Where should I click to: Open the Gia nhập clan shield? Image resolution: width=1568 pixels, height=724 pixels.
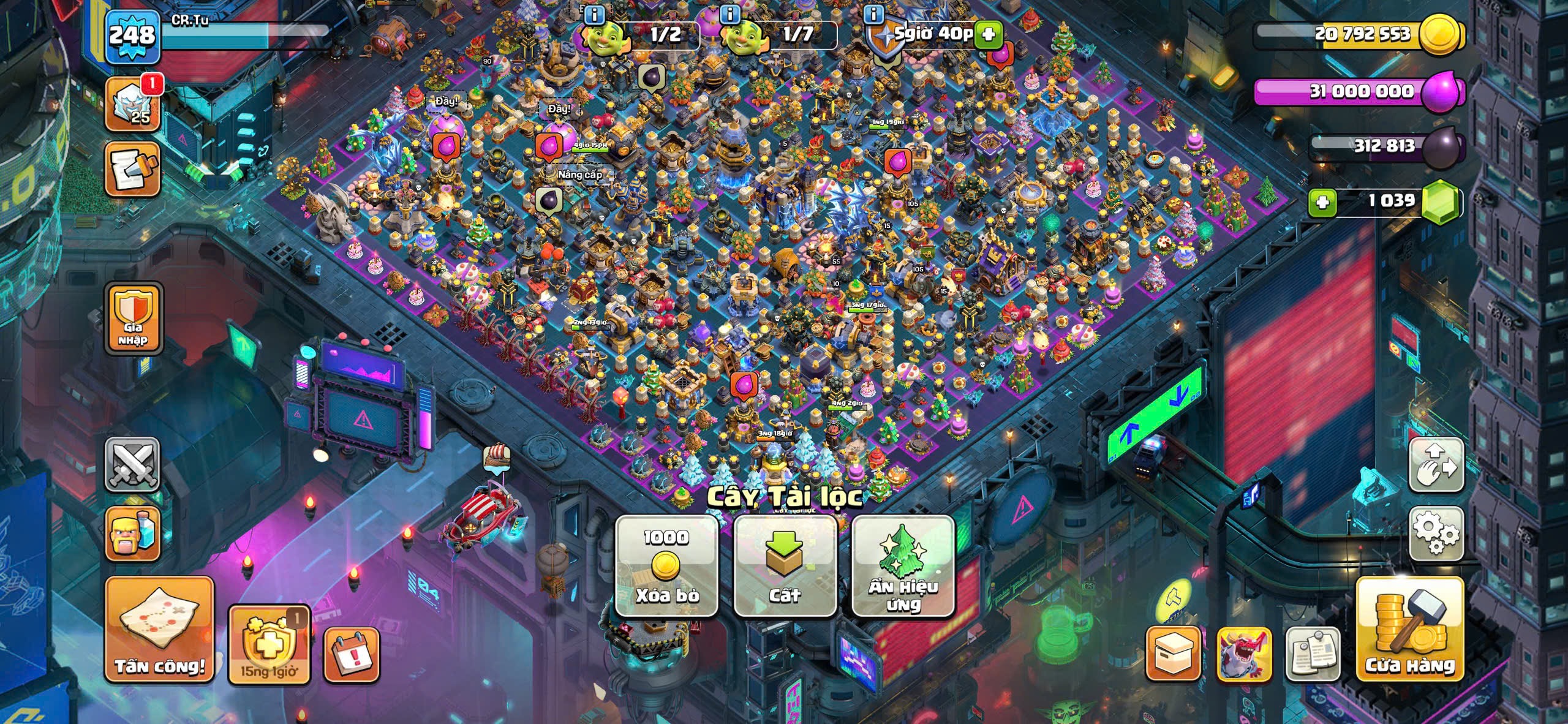(133, 318)
